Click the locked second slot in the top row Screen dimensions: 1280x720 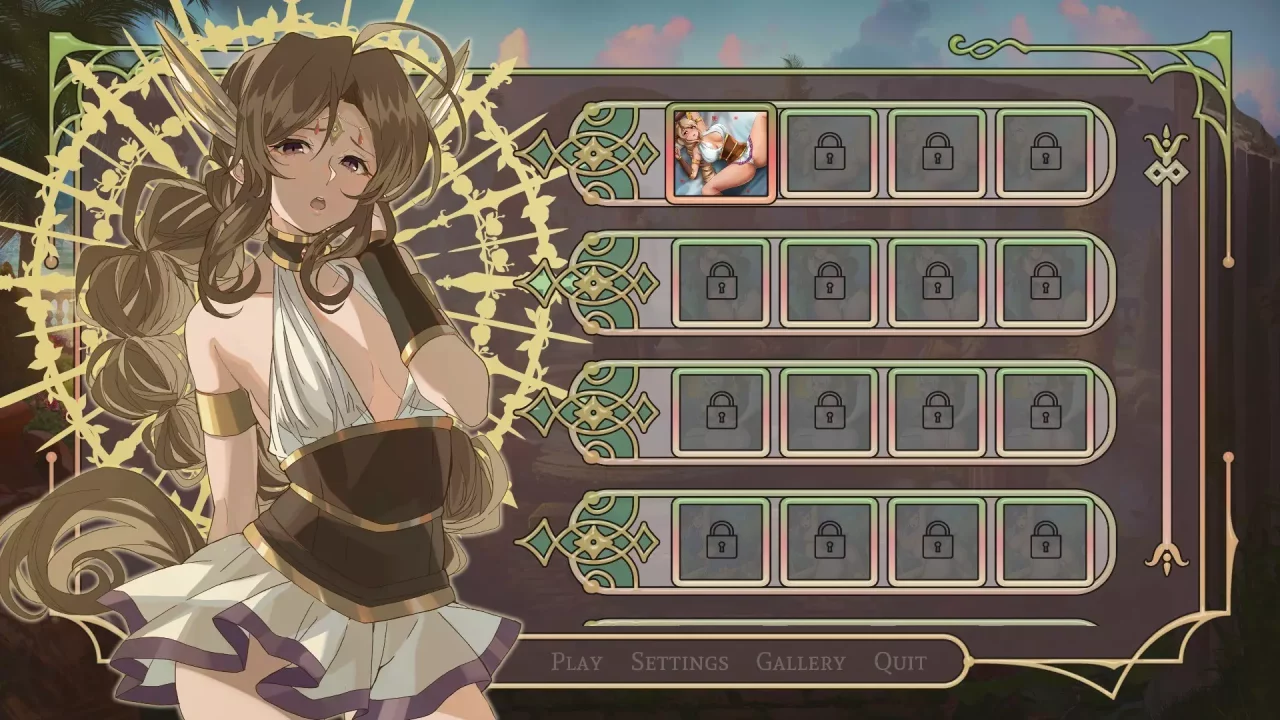click(828, 155)
